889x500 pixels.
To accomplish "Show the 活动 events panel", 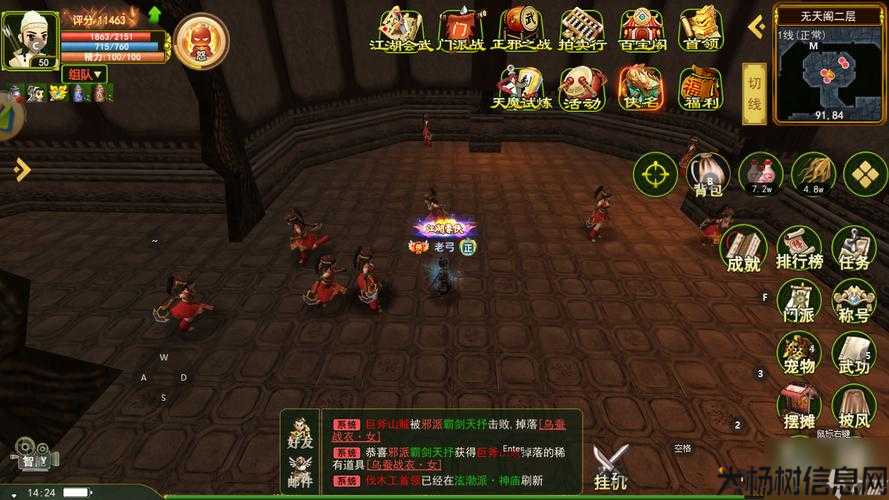I will click(x=580, y=86).
